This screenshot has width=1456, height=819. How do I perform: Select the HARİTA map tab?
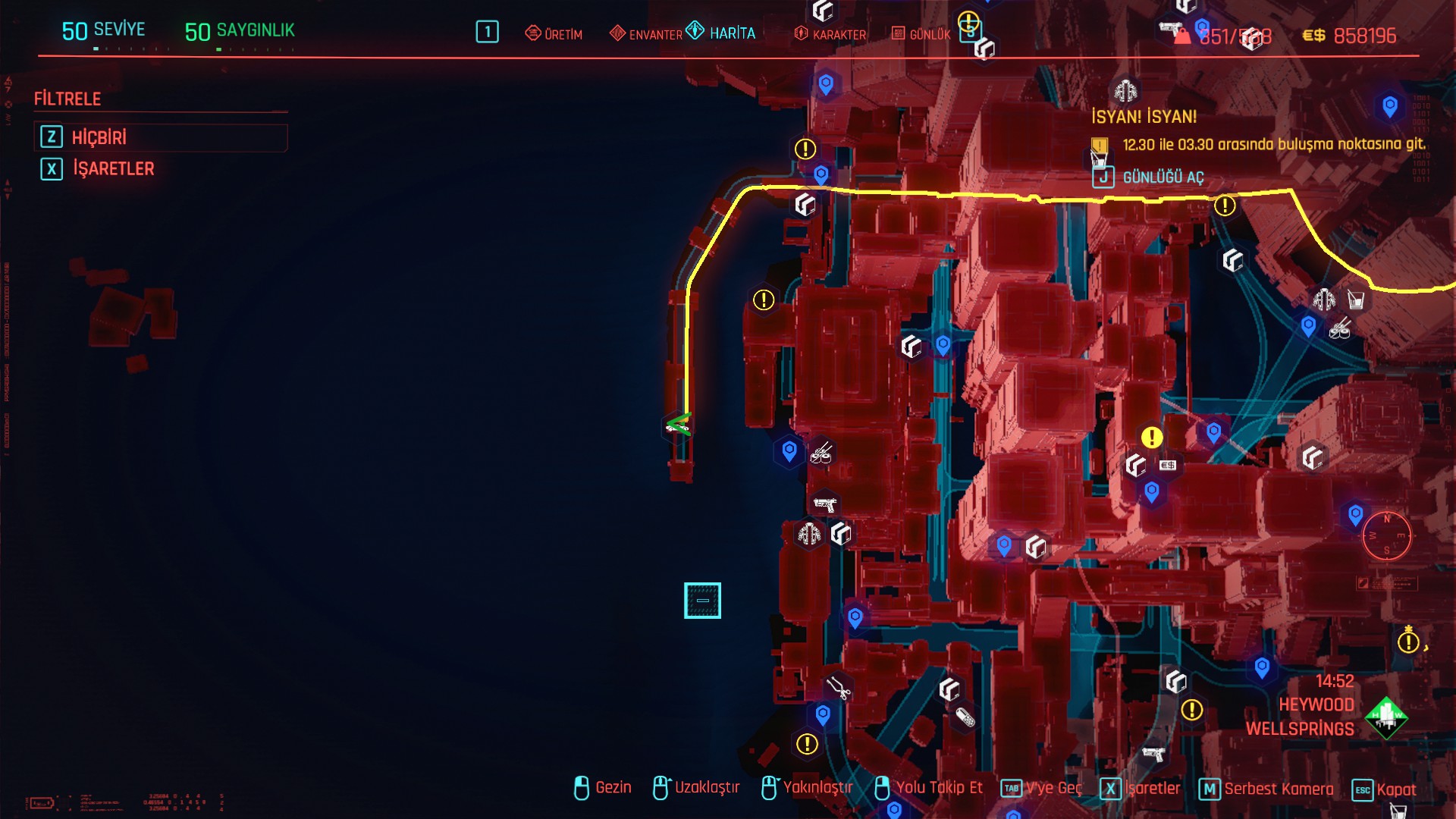click(x=721, y=33)
